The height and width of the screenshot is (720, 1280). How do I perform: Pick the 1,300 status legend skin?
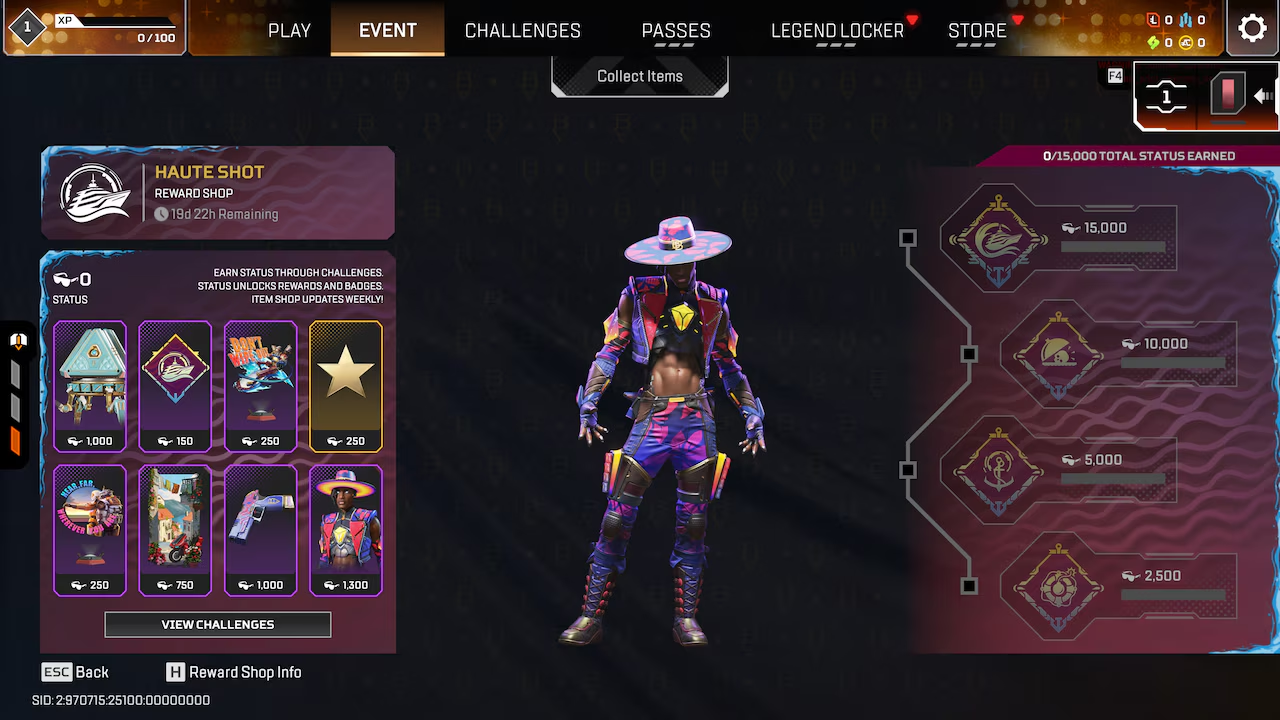pyautogui.click(x=346, y=530)
